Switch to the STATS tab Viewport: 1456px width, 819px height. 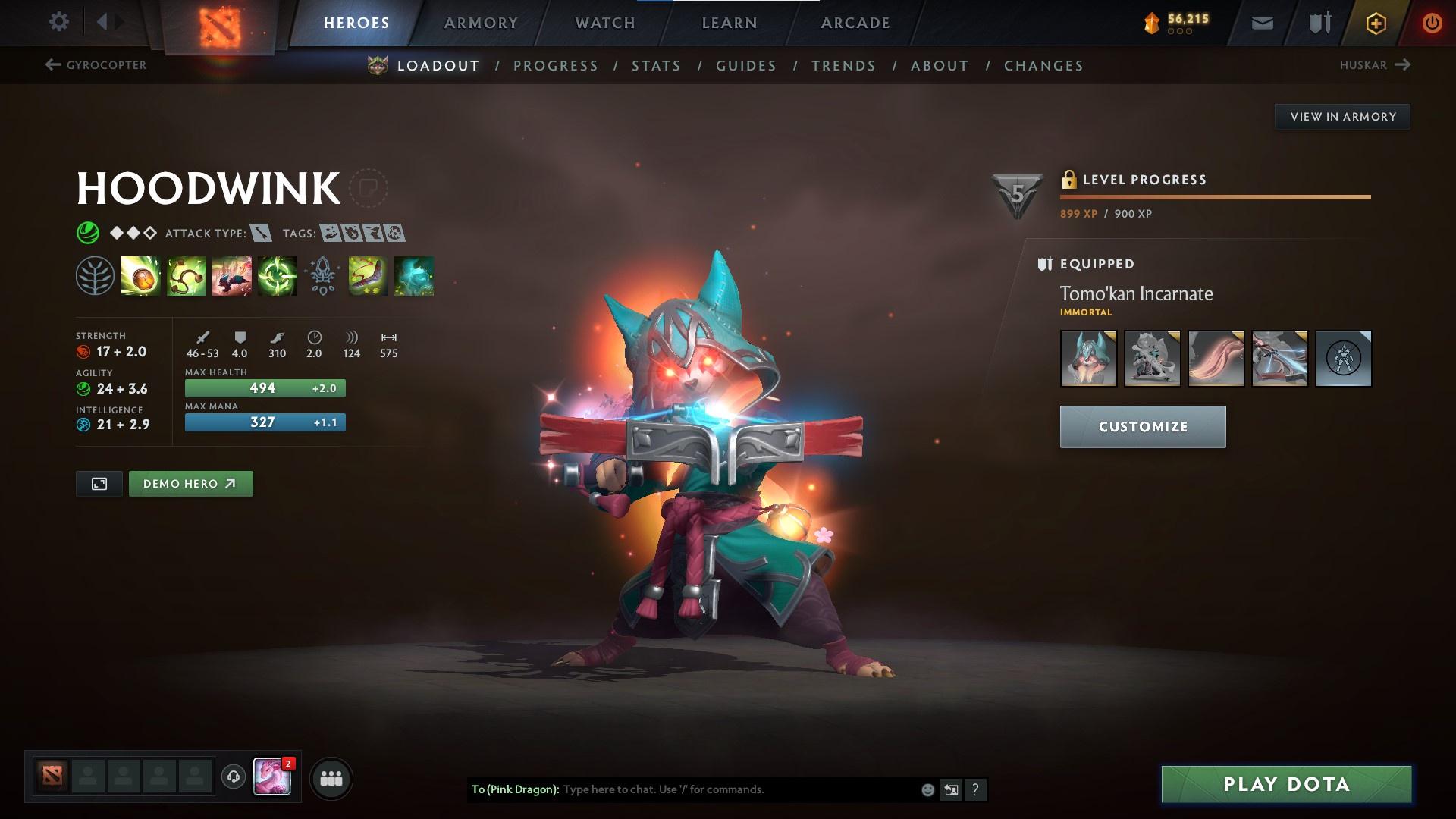[x=657, y=66]
